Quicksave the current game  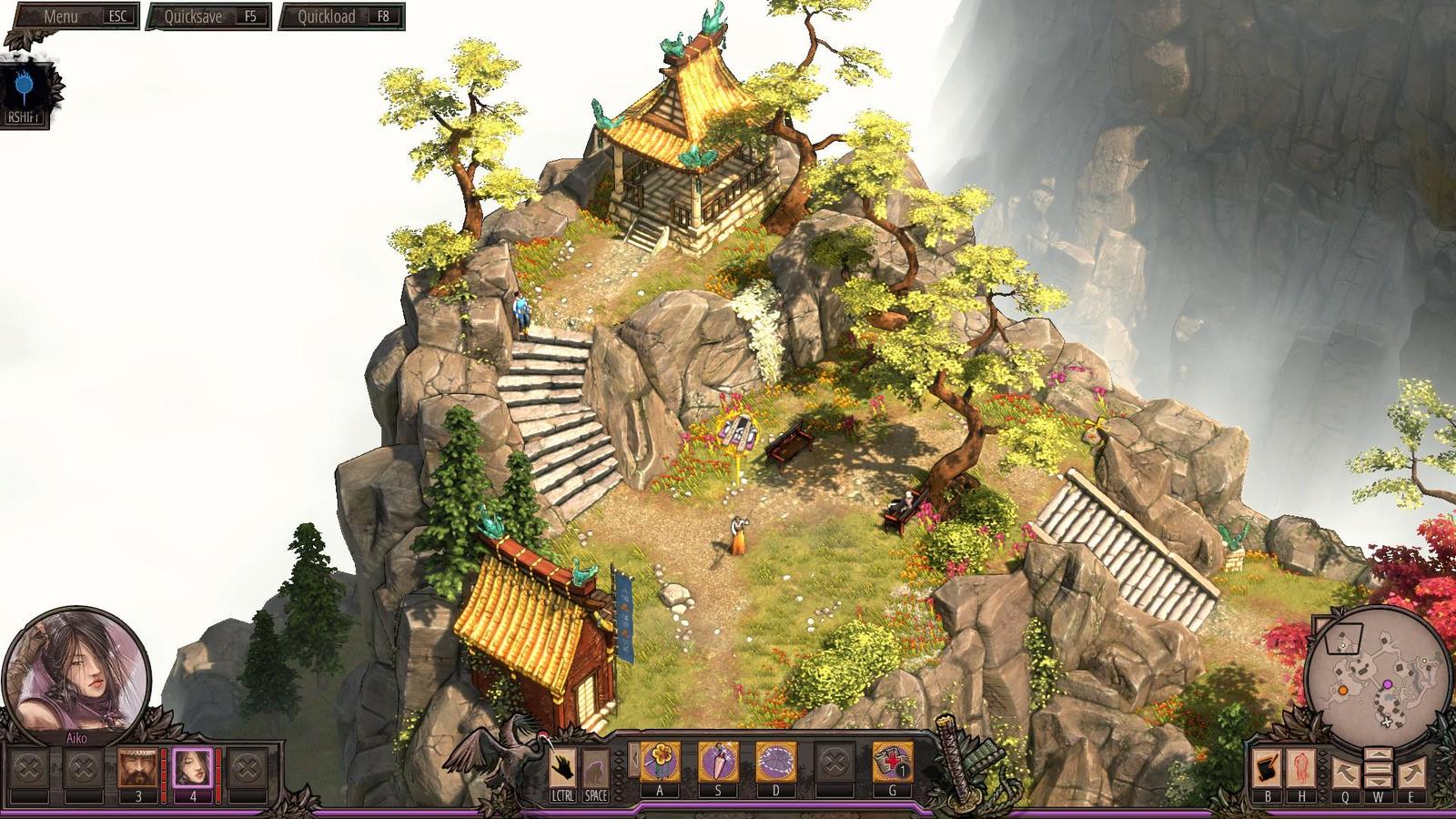(x=210, y=16)
